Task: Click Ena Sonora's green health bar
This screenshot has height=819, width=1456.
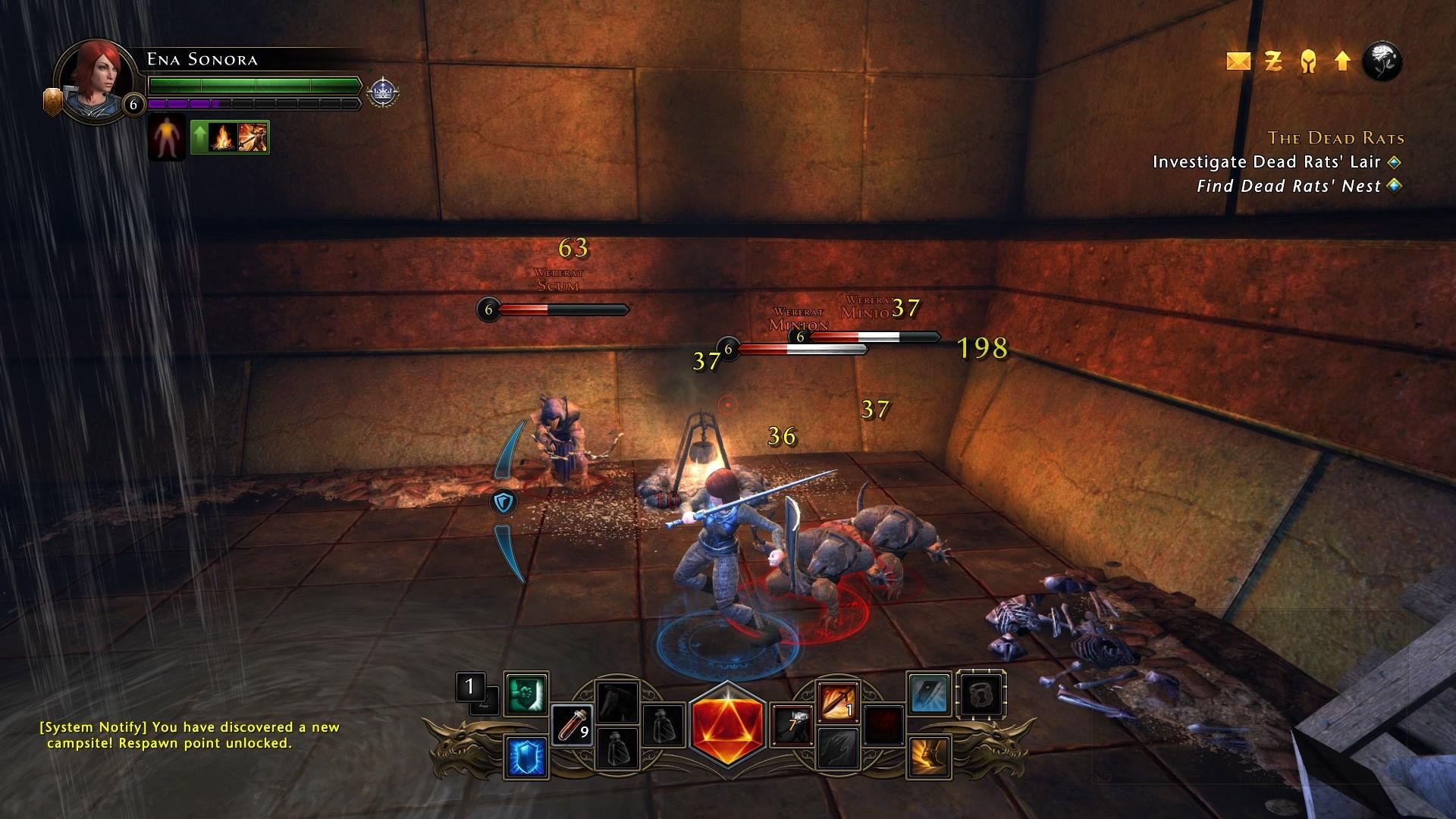Action: pyautogui.click(x=253, y=86)
